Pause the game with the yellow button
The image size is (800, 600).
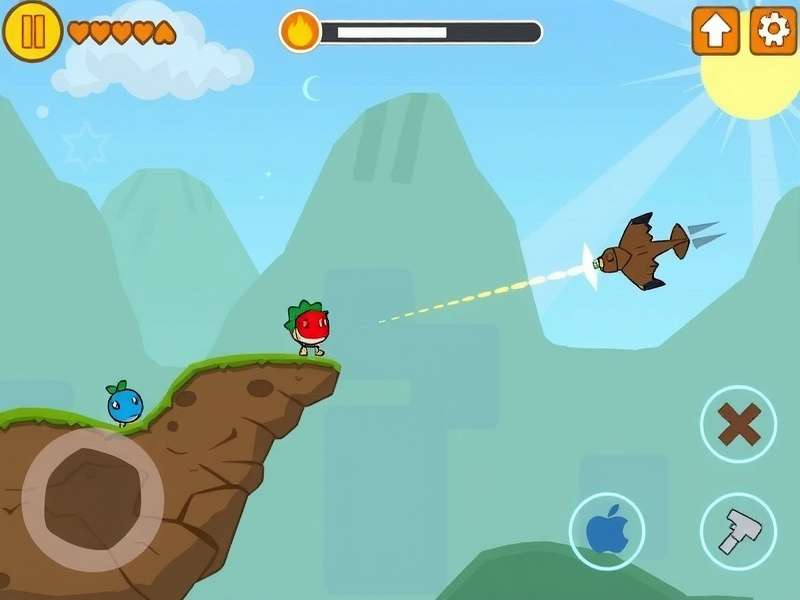click(33, 31)
